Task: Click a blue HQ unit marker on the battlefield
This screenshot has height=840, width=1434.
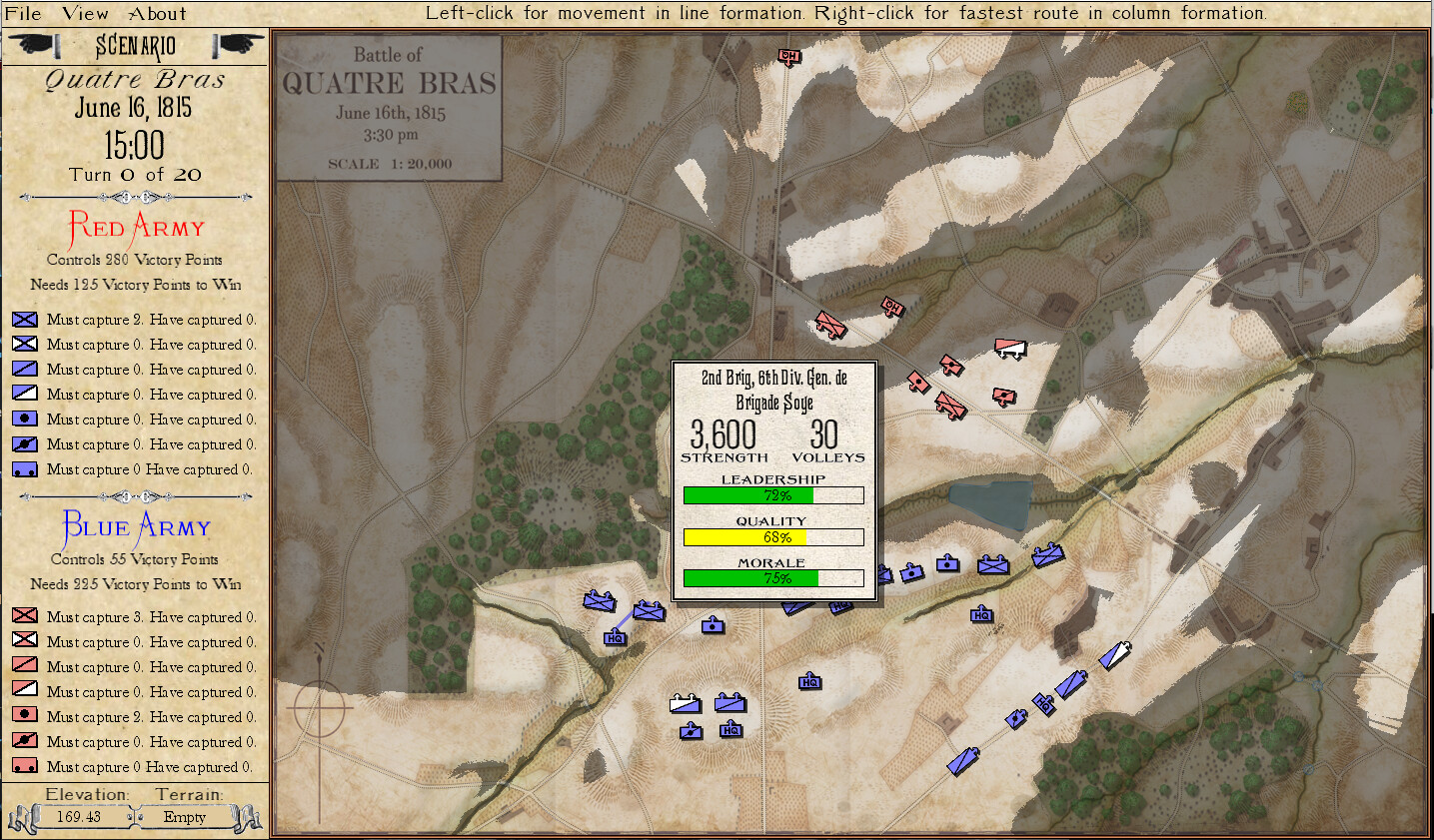Action: tap(615, 636)
